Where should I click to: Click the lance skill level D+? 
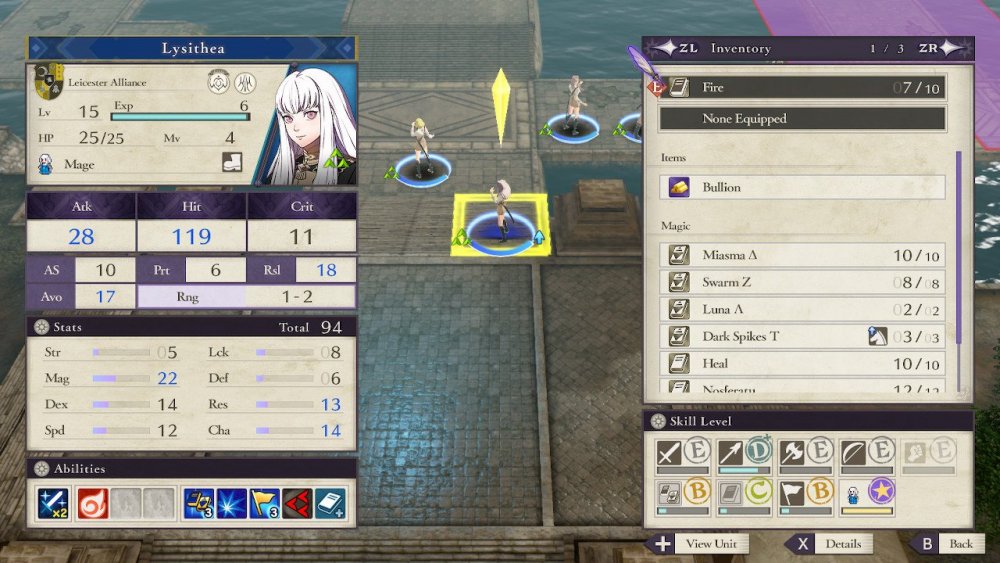[744, 454]
